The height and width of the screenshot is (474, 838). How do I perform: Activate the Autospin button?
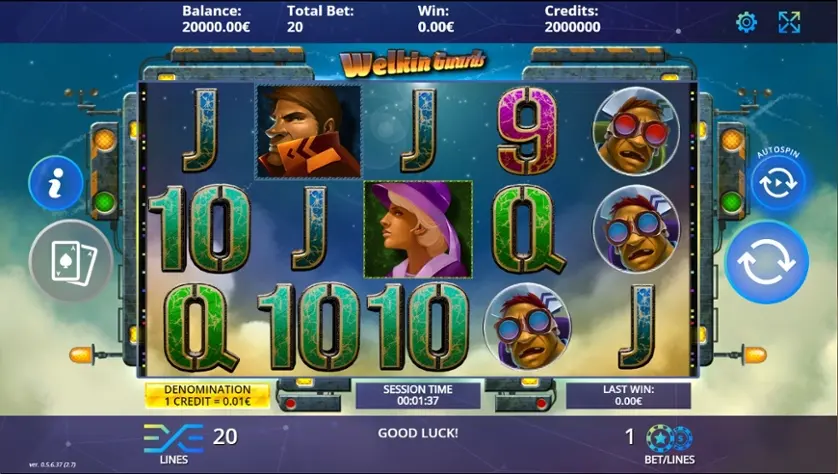pos(778,182)
